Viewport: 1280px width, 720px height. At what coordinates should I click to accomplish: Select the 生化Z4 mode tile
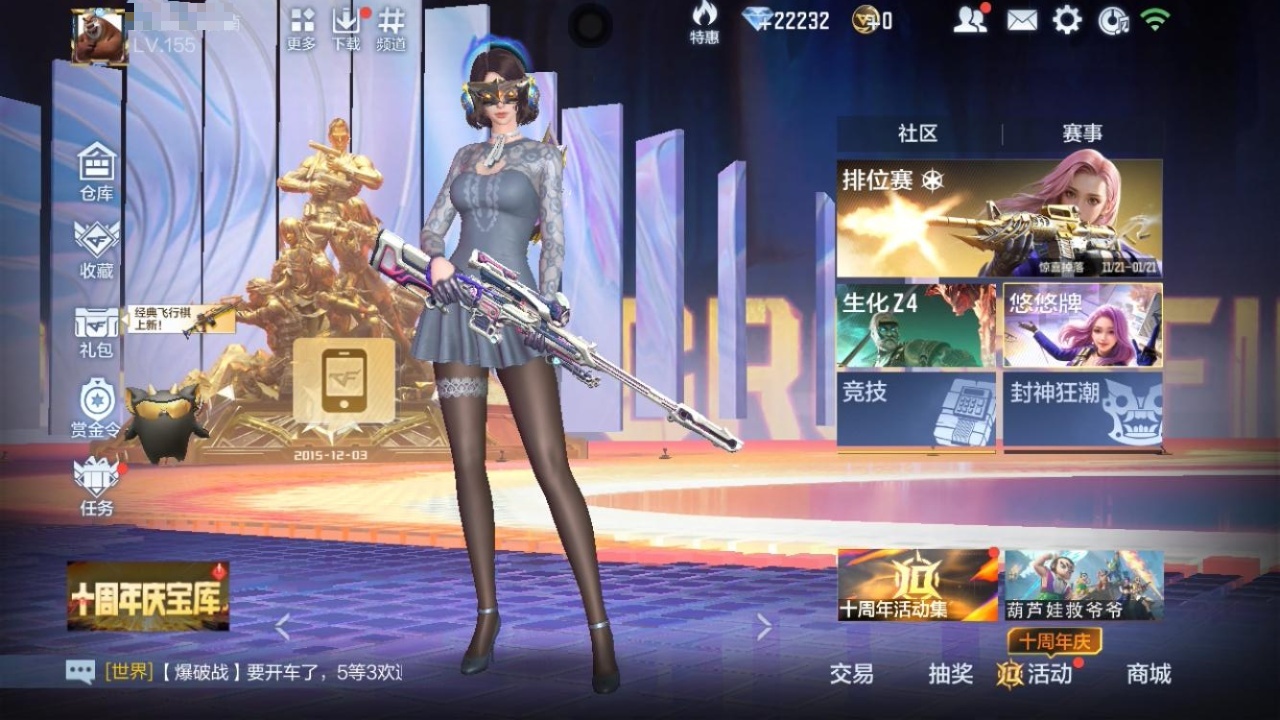click(916, 325)
